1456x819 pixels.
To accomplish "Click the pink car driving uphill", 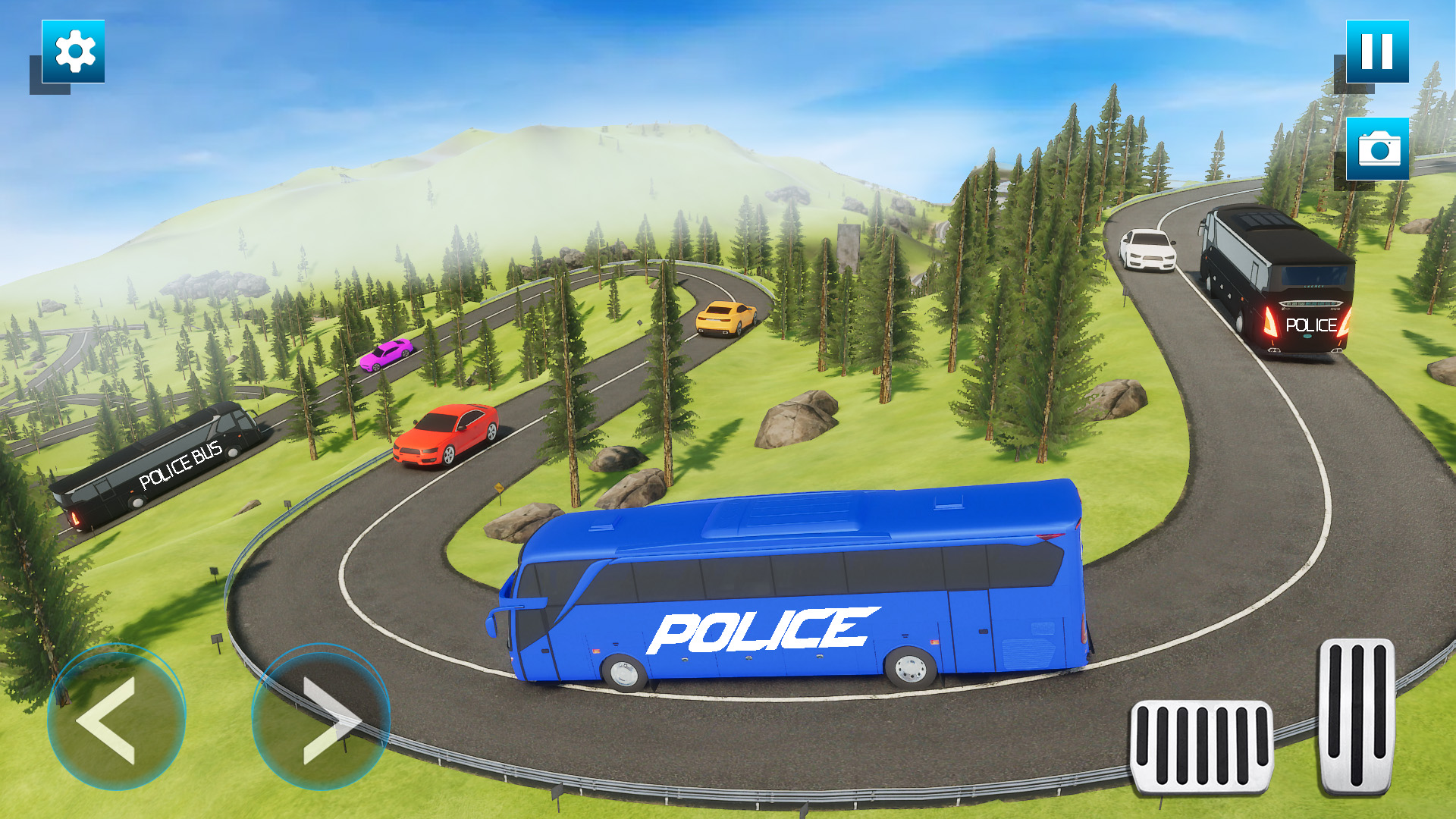I will (387, 356).
